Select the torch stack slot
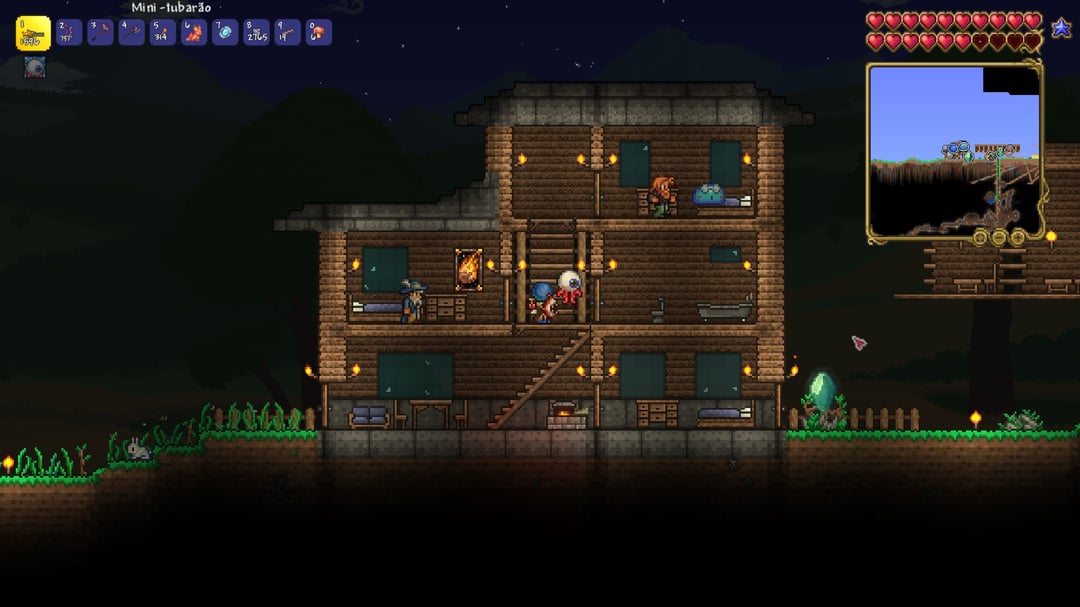 point(163,33)
